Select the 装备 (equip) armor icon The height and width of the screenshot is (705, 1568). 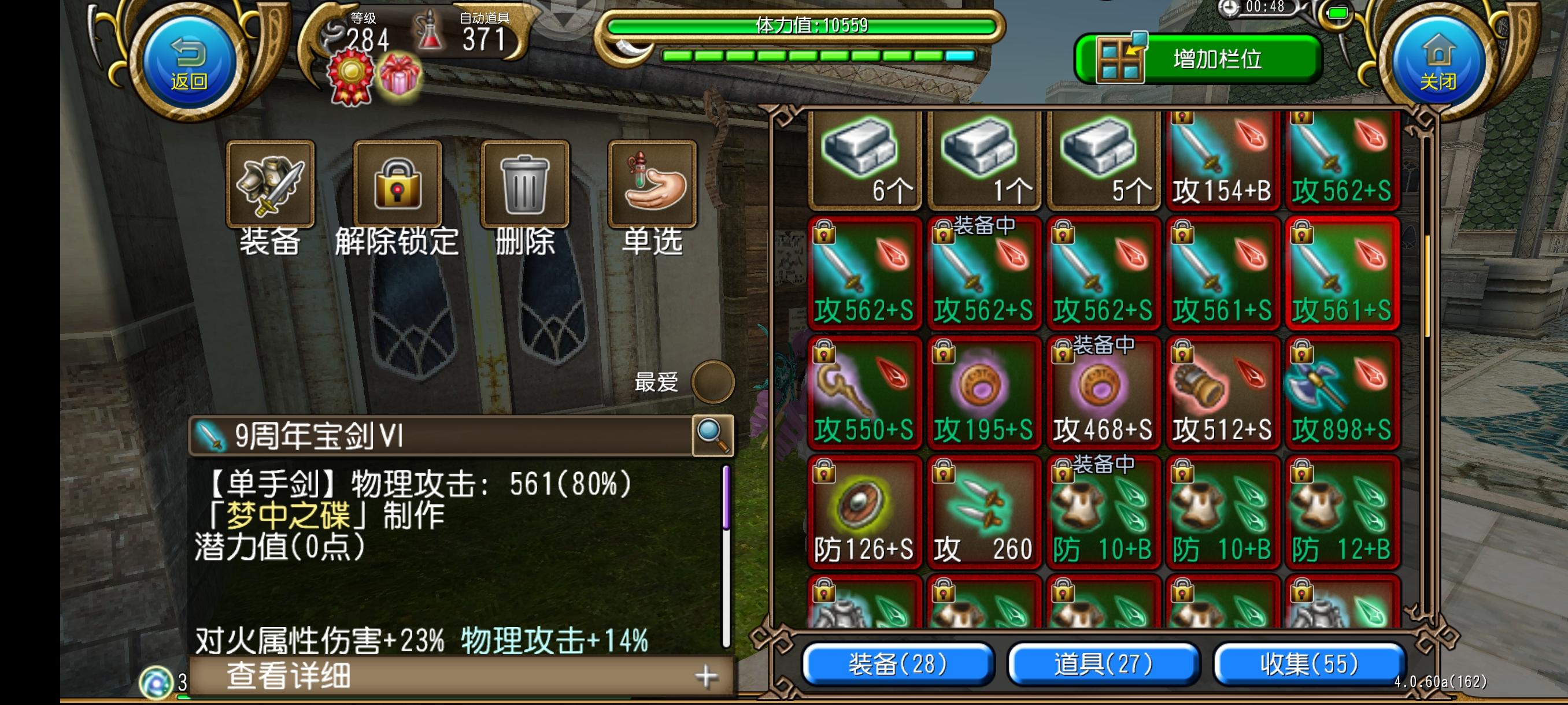coord(269,184)
